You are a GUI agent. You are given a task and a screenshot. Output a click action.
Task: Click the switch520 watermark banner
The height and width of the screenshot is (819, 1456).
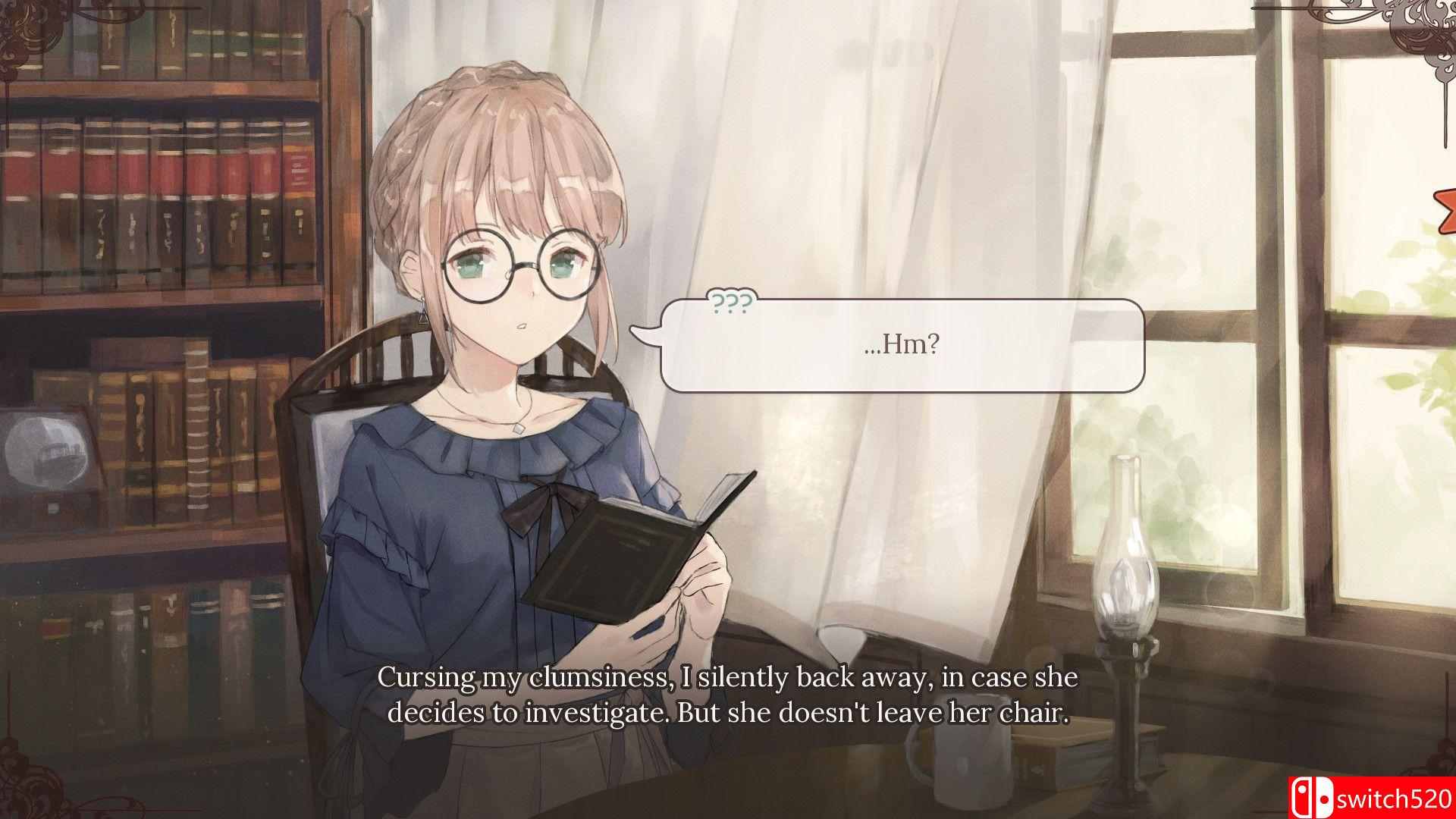(x=1373, y=795)
